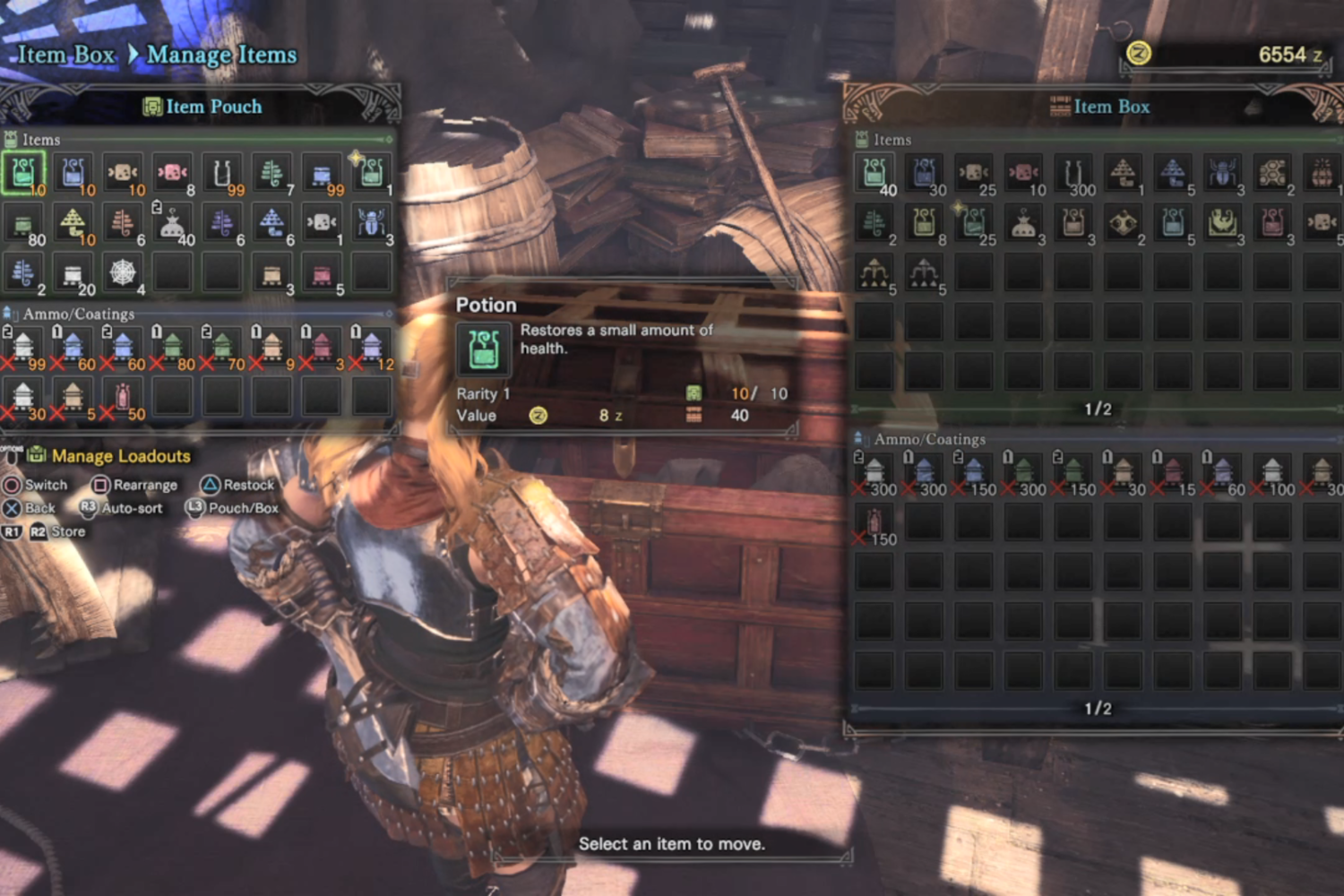The image size is (1344, 896).
Task: Select the yellow mushroom slot in the pouch
Action: point(73,221)
